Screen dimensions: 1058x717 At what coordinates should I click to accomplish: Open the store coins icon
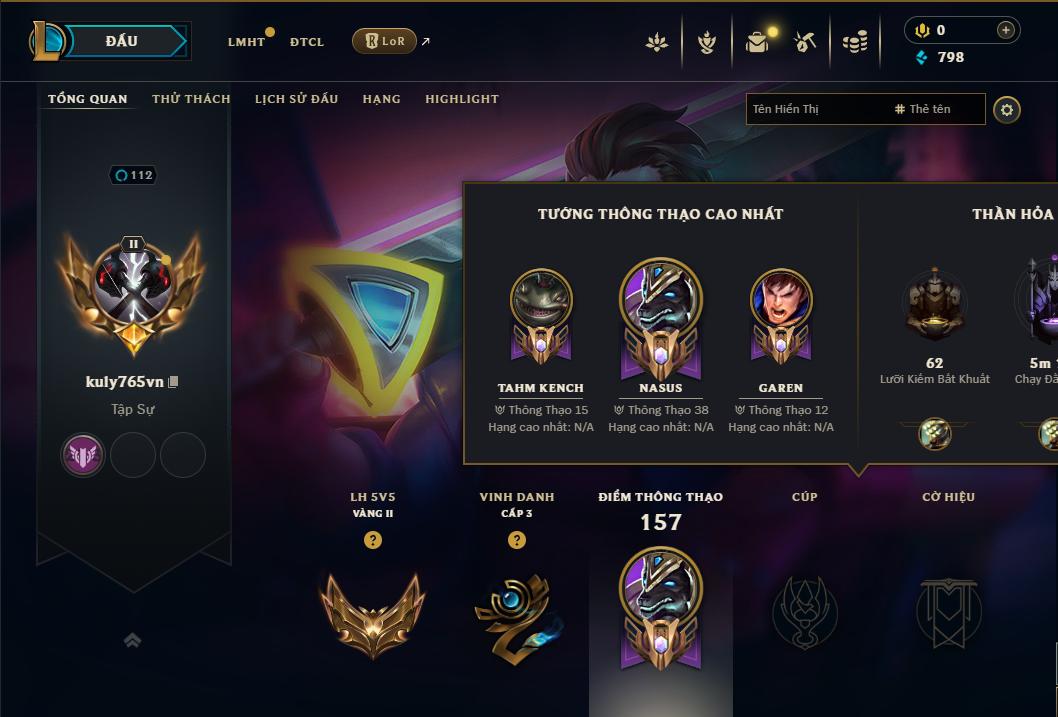tap(855, 42)
